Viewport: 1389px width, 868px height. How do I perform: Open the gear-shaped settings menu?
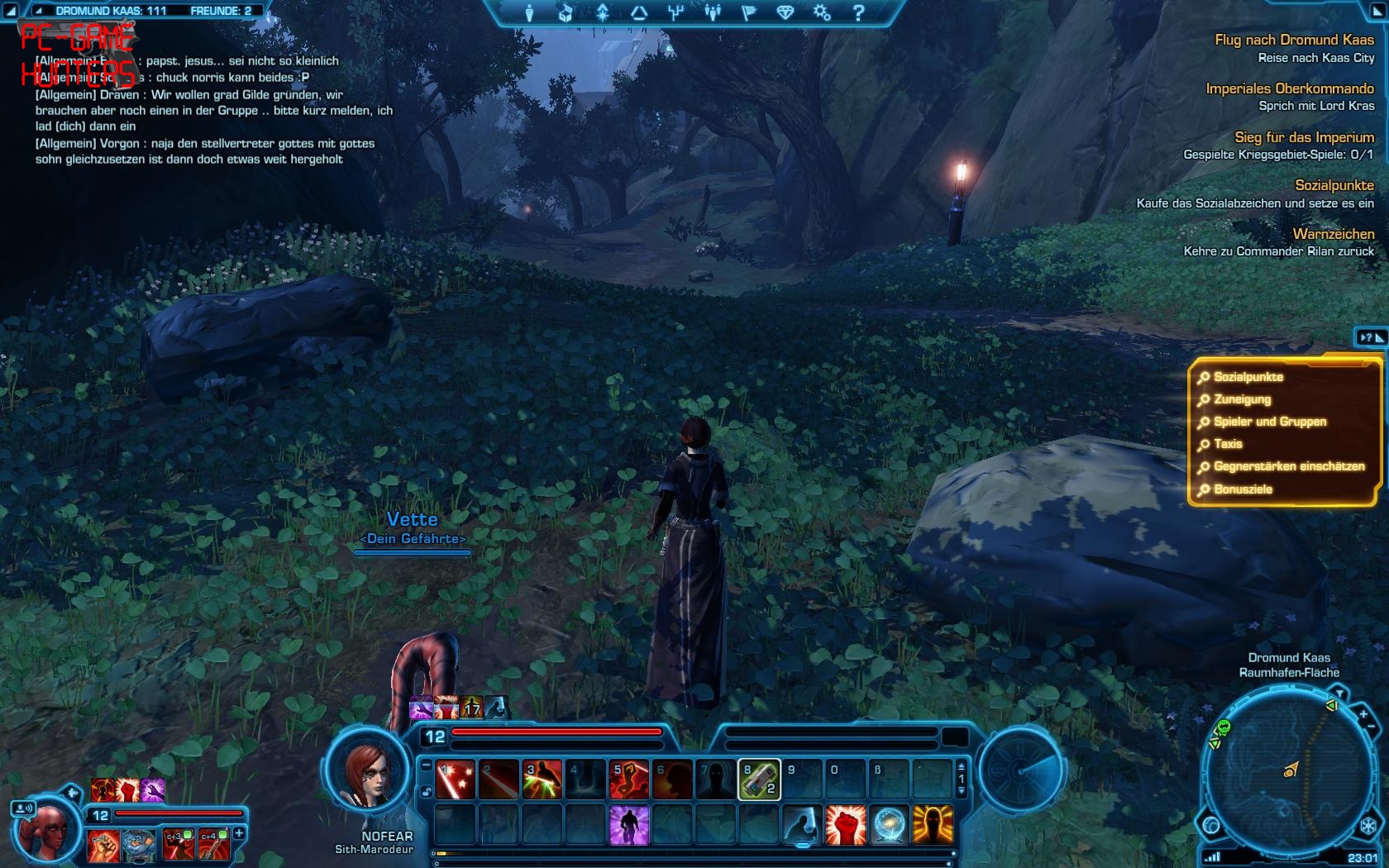(821, 13)
